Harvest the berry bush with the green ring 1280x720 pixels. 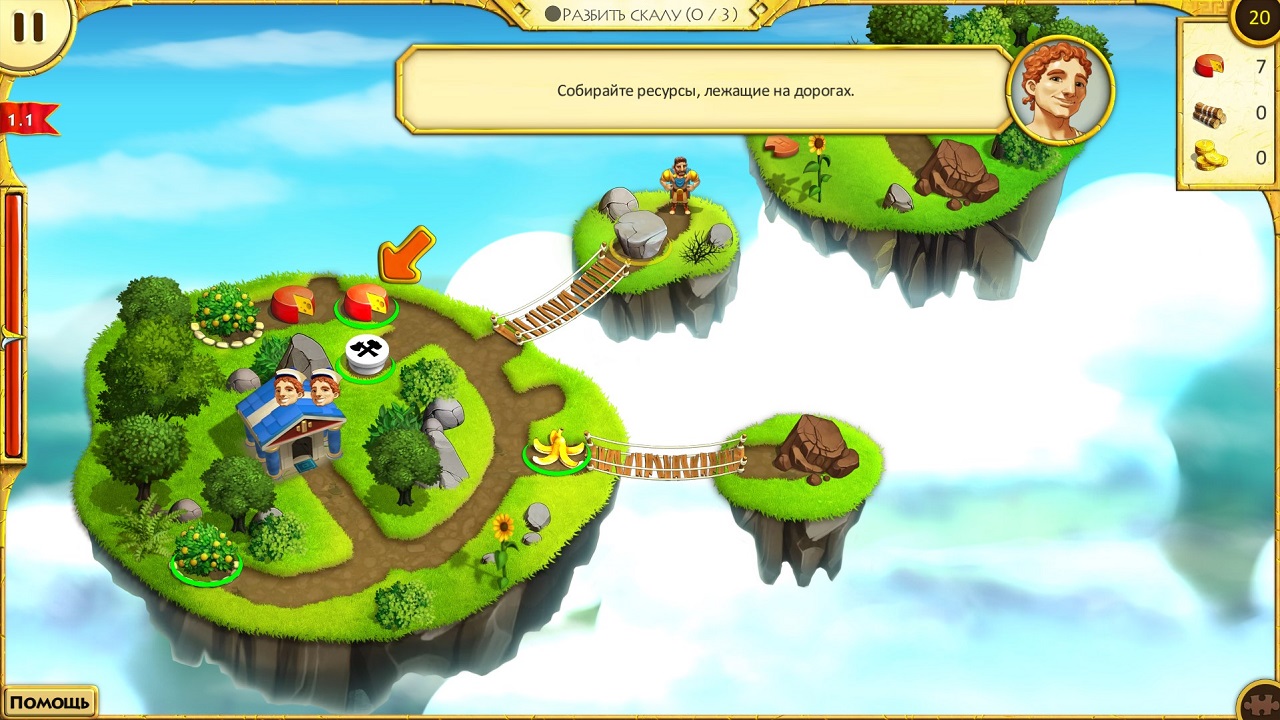[x=205, y=550]
